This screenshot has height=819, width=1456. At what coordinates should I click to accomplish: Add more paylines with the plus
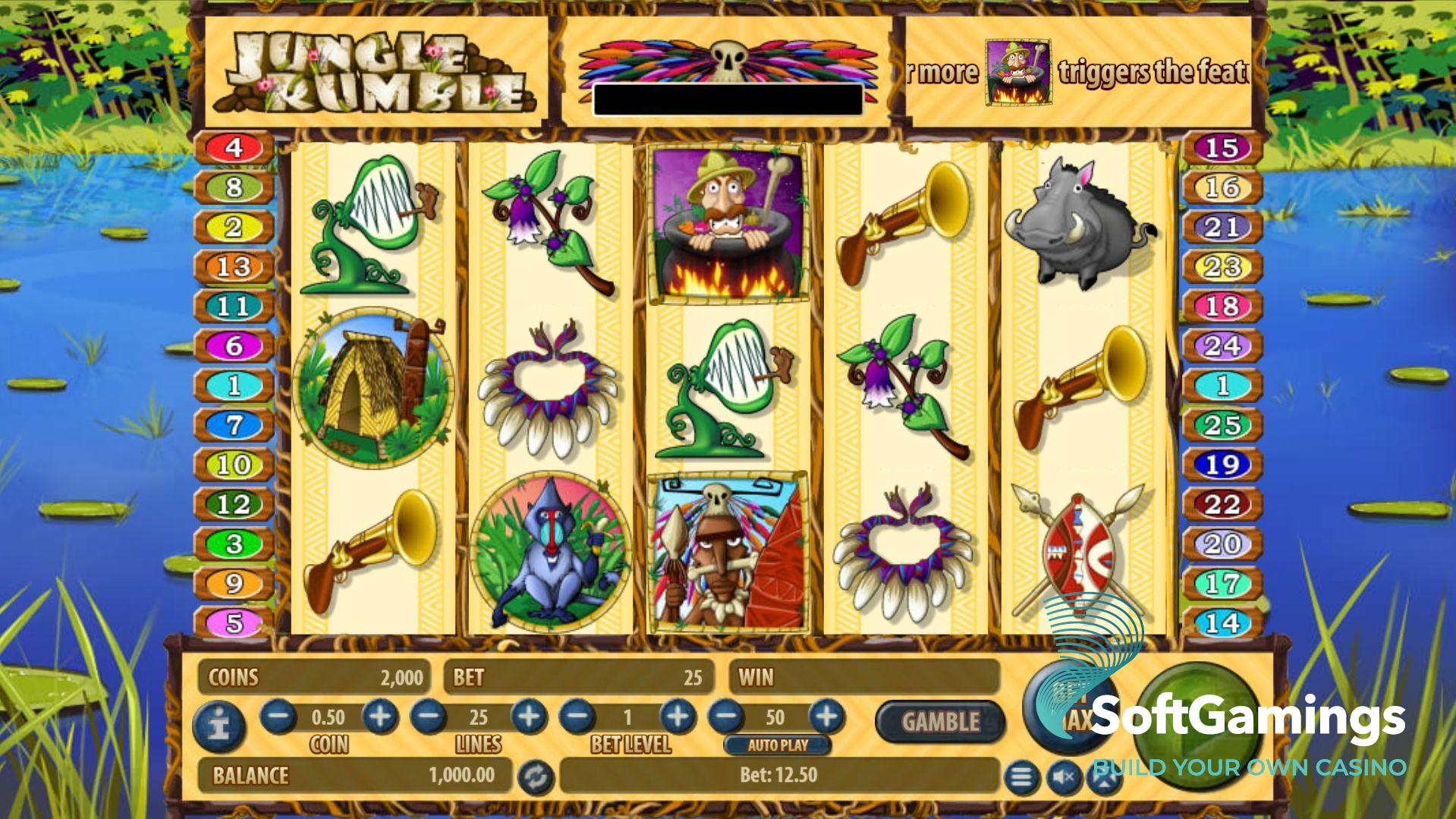pyautogui.click(x=528, y=717)
